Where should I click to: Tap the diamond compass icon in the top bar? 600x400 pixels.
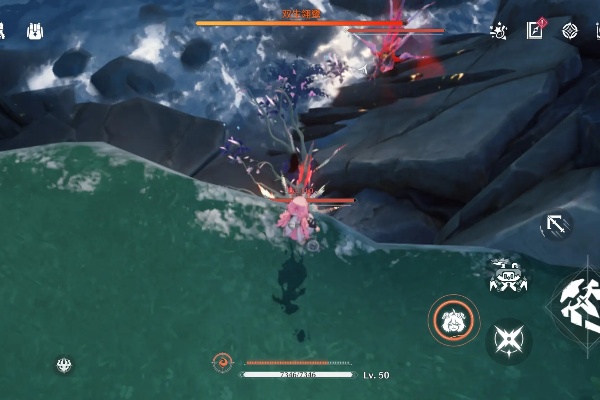[x=570, y=31]
